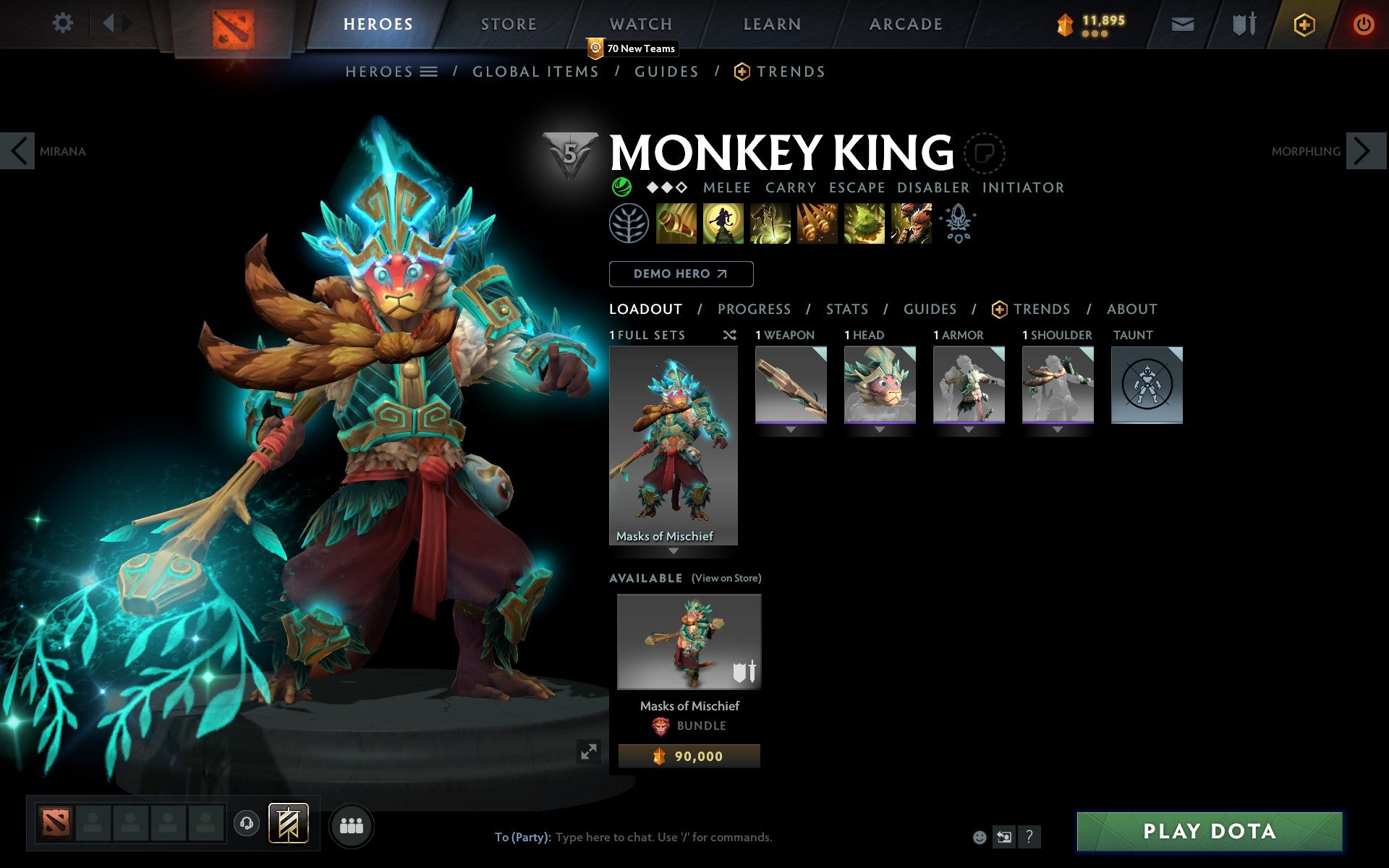Open the emoticon smiley in chat bar
Screen dimensions: 1389x868
[981, 837]
